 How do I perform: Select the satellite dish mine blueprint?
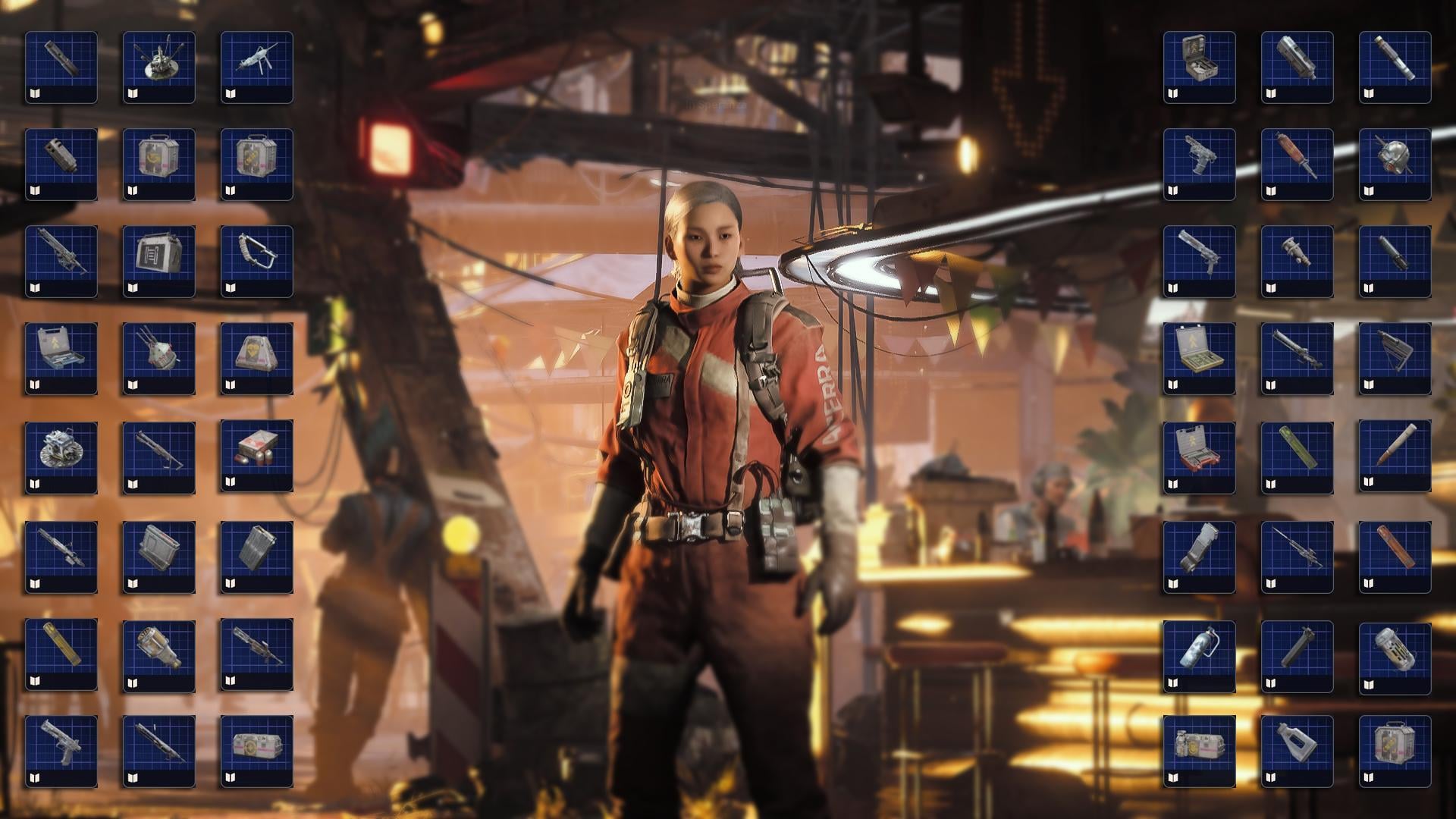[x=158, y=67]
